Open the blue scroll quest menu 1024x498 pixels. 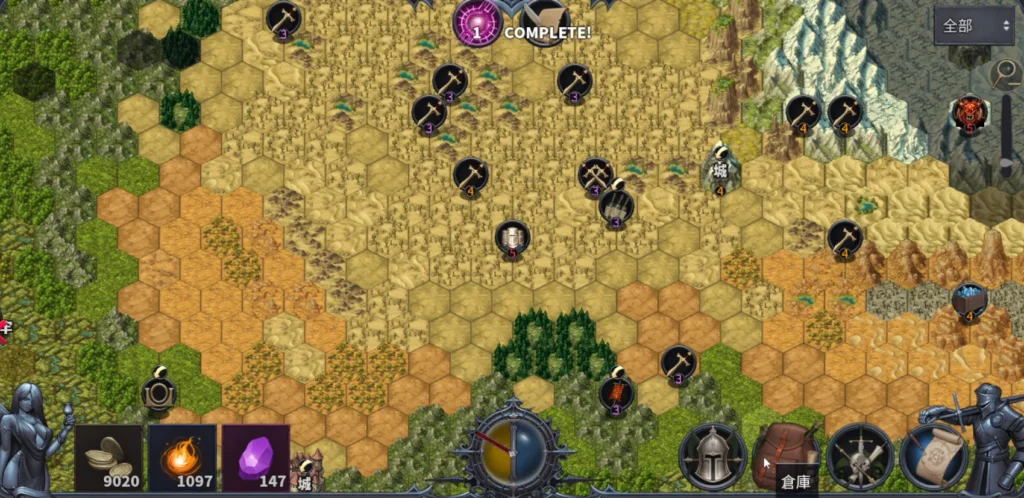tap(933, 457)
